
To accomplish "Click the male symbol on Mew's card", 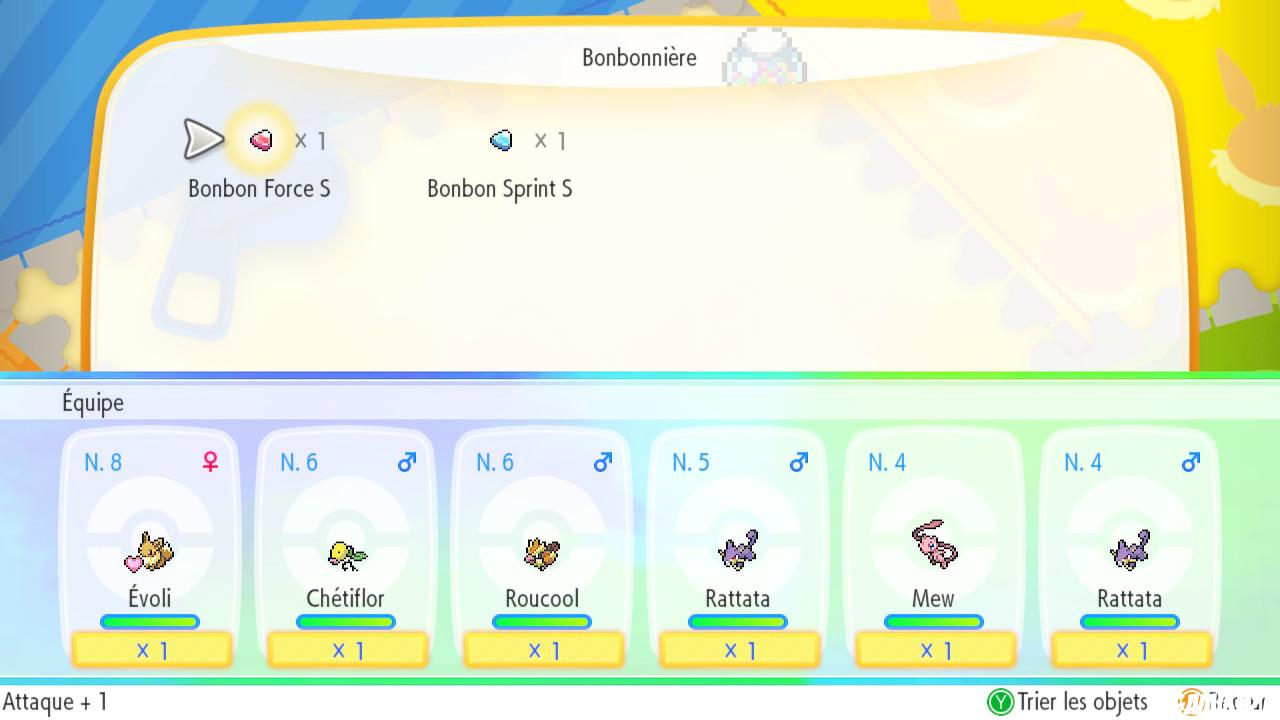I will [x=994, y=461].
